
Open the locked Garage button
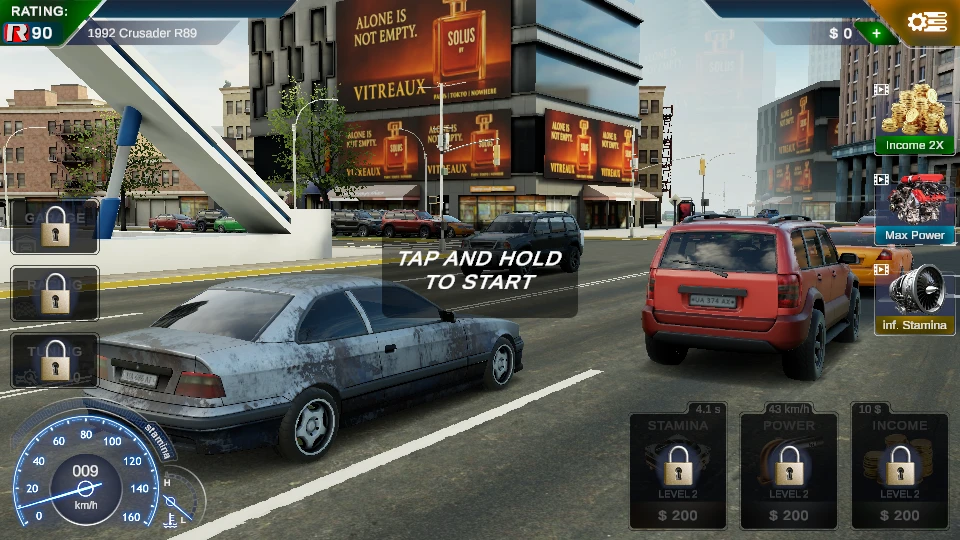coord(55,226)
